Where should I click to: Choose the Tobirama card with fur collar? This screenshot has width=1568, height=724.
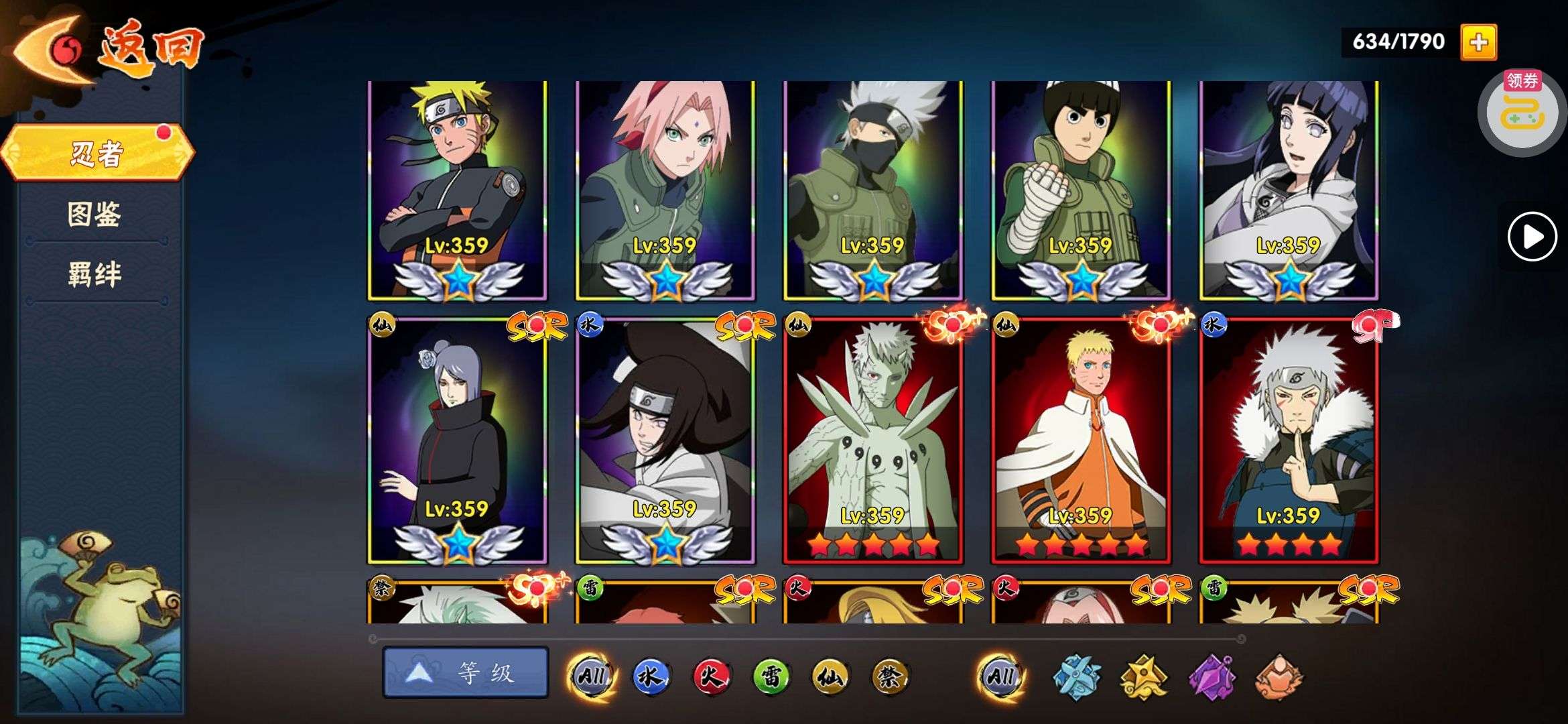1289,441
